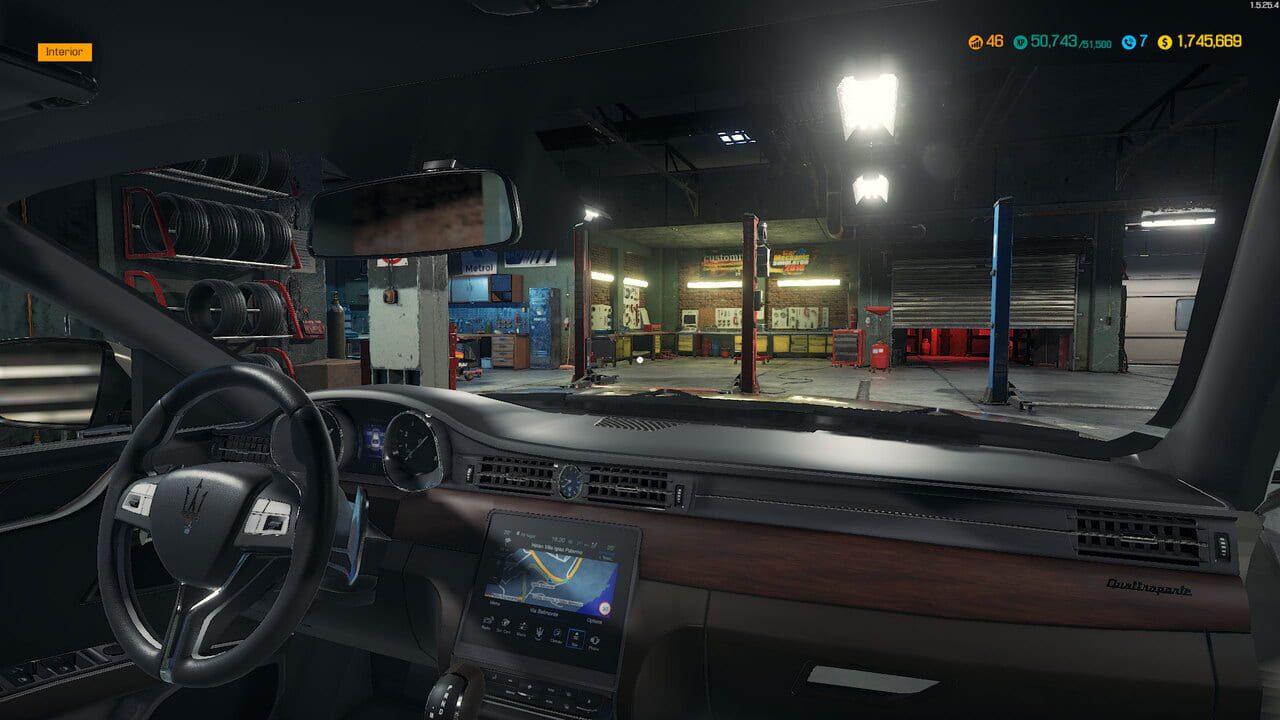Image resolution: width=1280 pixels, height=720 pixels.
Task: Click the orange level icon in the HUD
Action: (975, 43)
